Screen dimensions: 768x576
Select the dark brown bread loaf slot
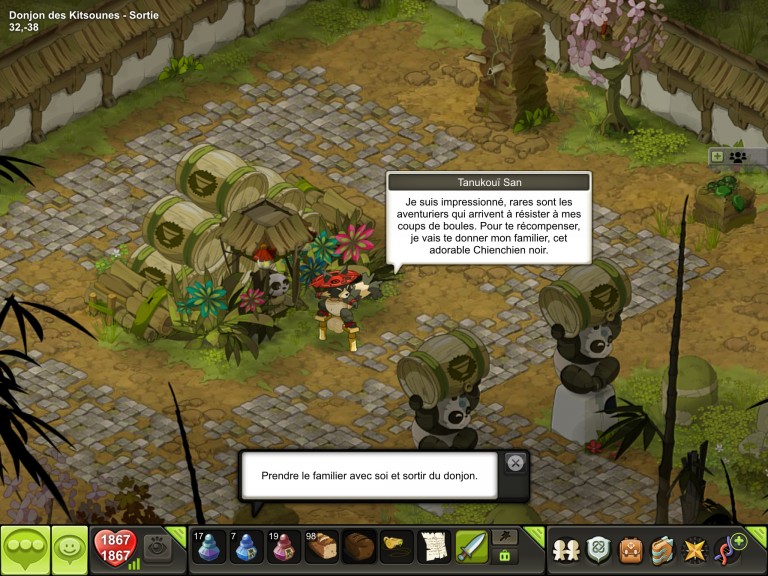click(359, 548)
